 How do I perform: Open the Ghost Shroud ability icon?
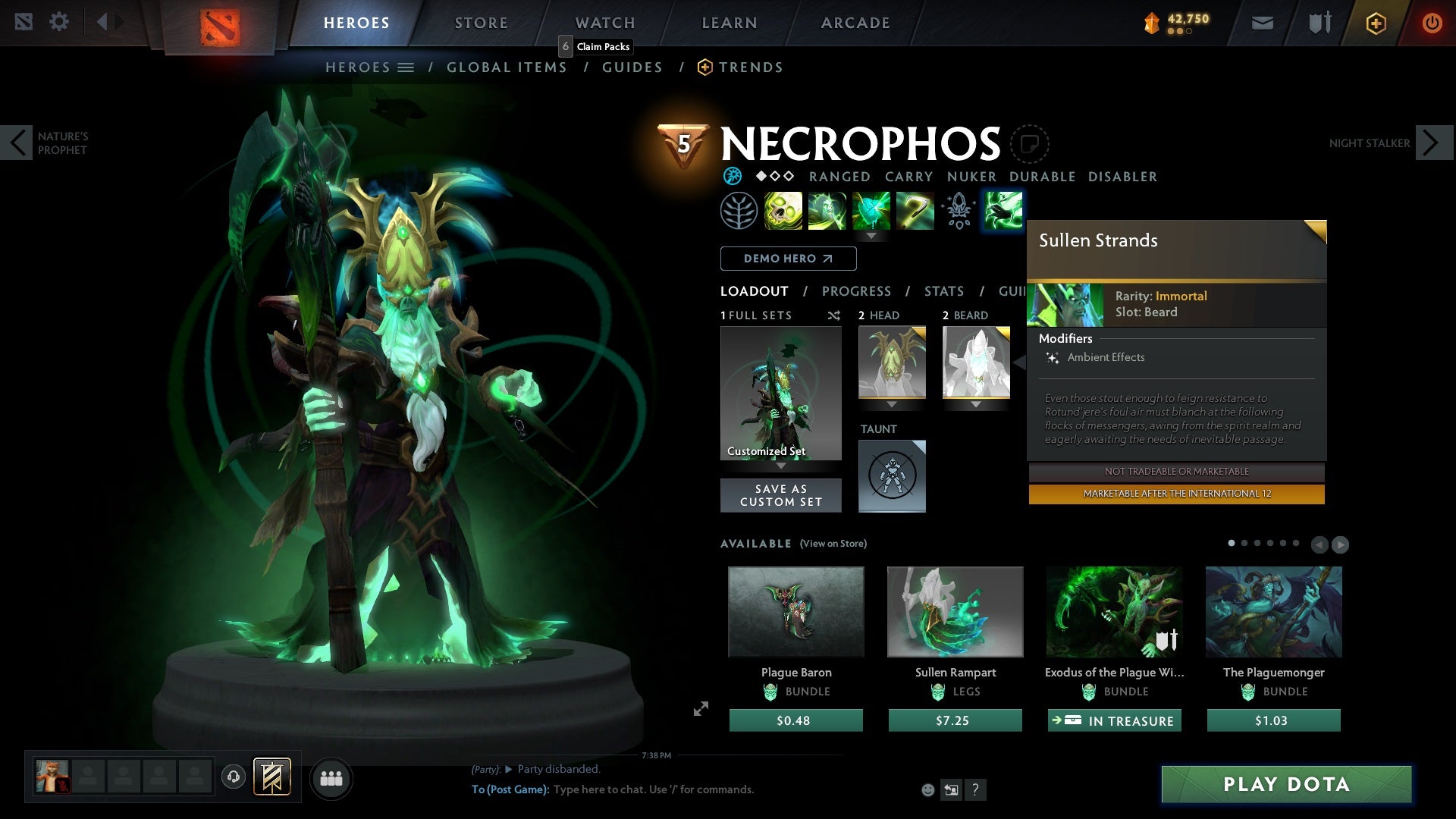pos(827,211)
